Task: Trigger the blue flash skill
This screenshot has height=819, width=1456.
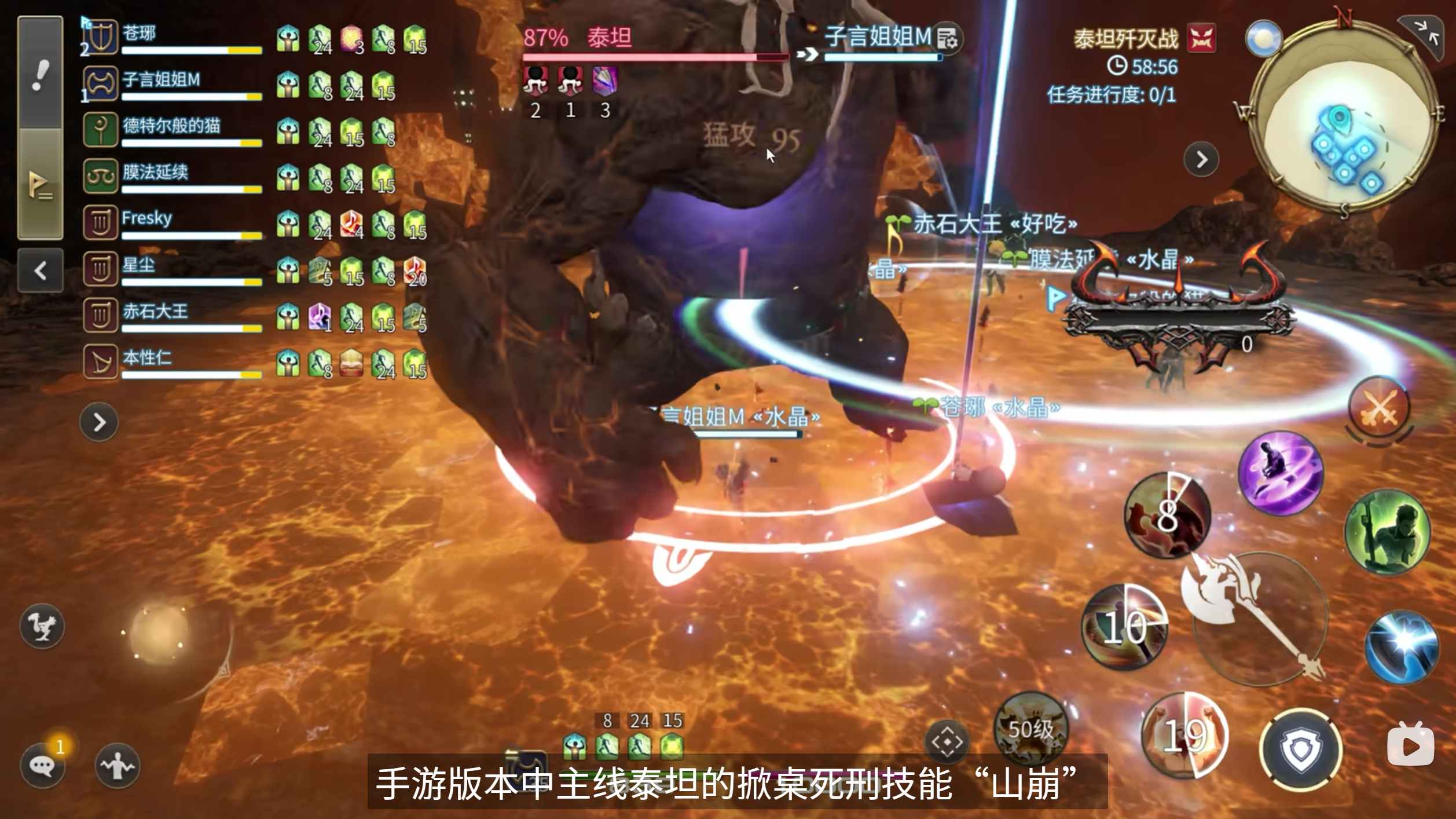Action: pyautogui.click(x=1401, y=646)
